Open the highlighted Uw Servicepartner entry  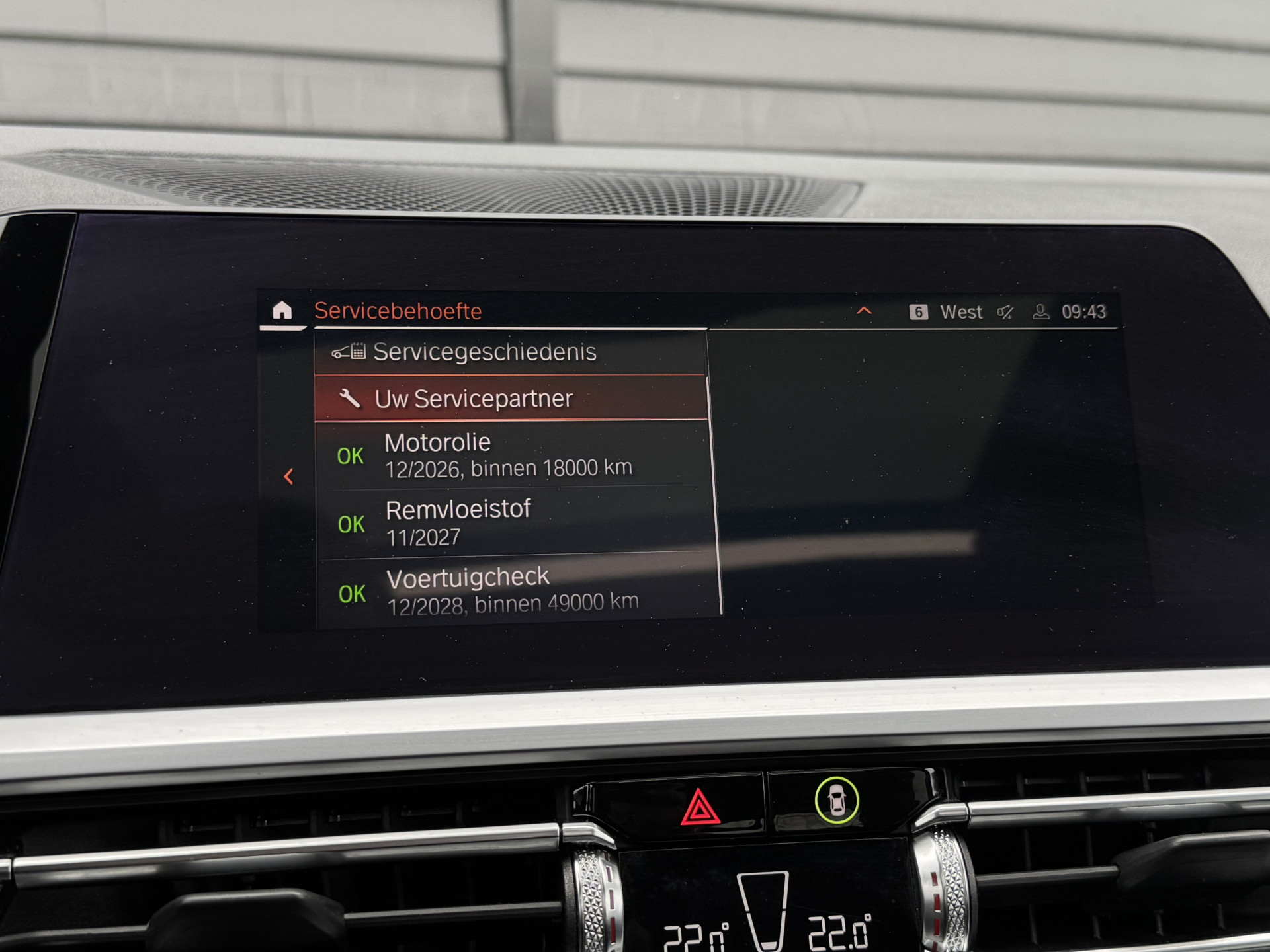point(474,399)
